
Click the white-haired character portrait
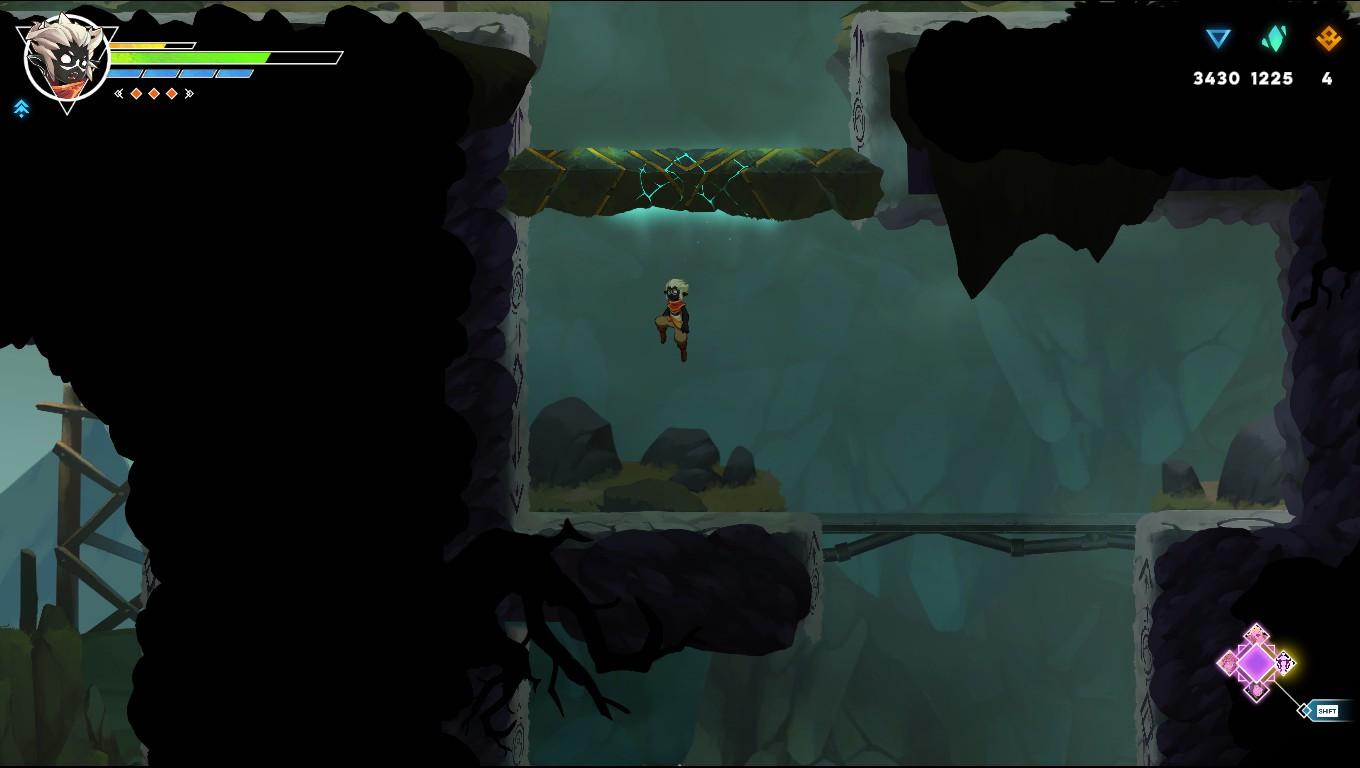65,59
